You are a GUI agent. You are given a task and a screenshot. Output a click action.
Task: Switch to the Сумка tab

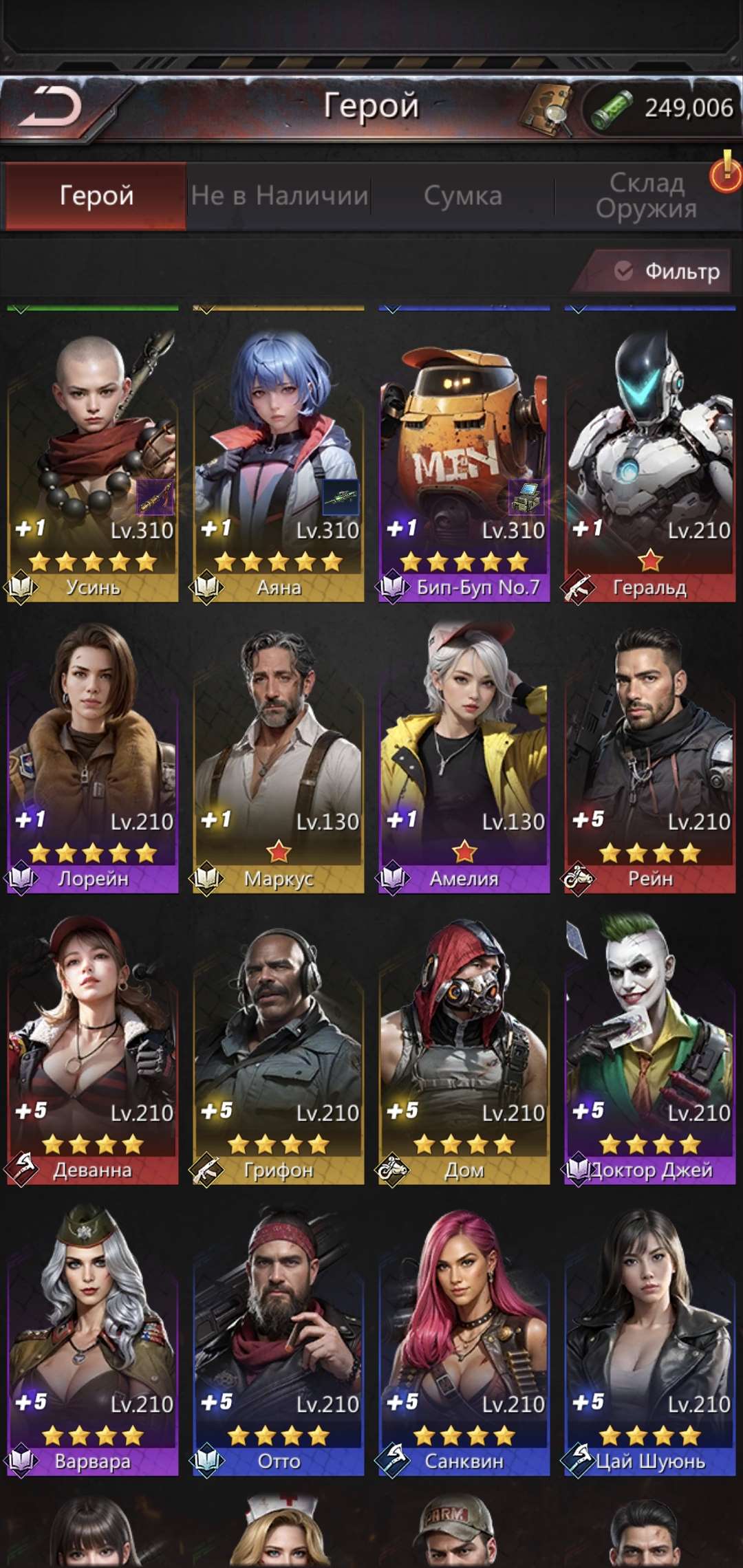pos(463,196)
